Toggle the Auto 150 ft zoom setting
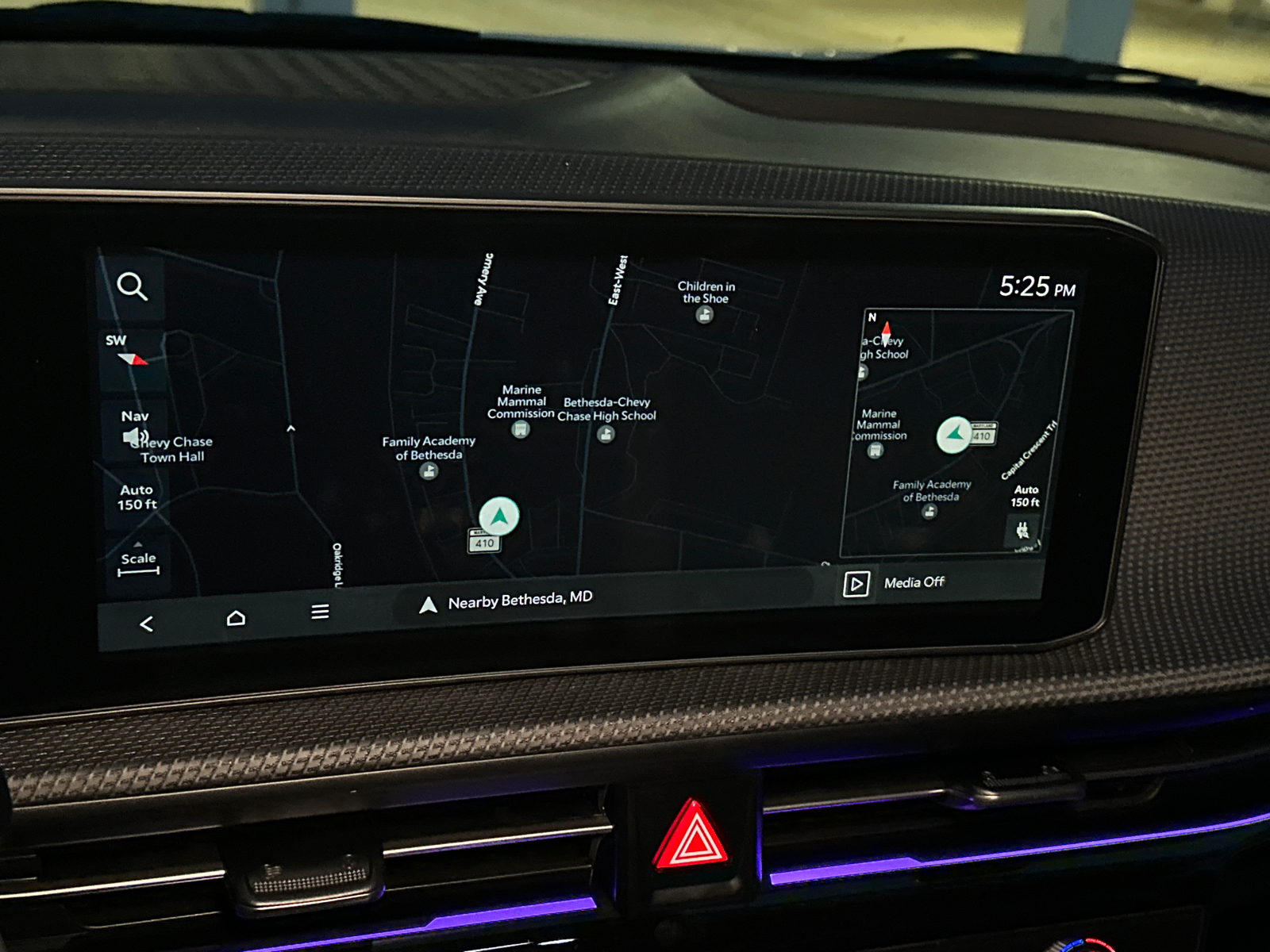 [137, 497]
